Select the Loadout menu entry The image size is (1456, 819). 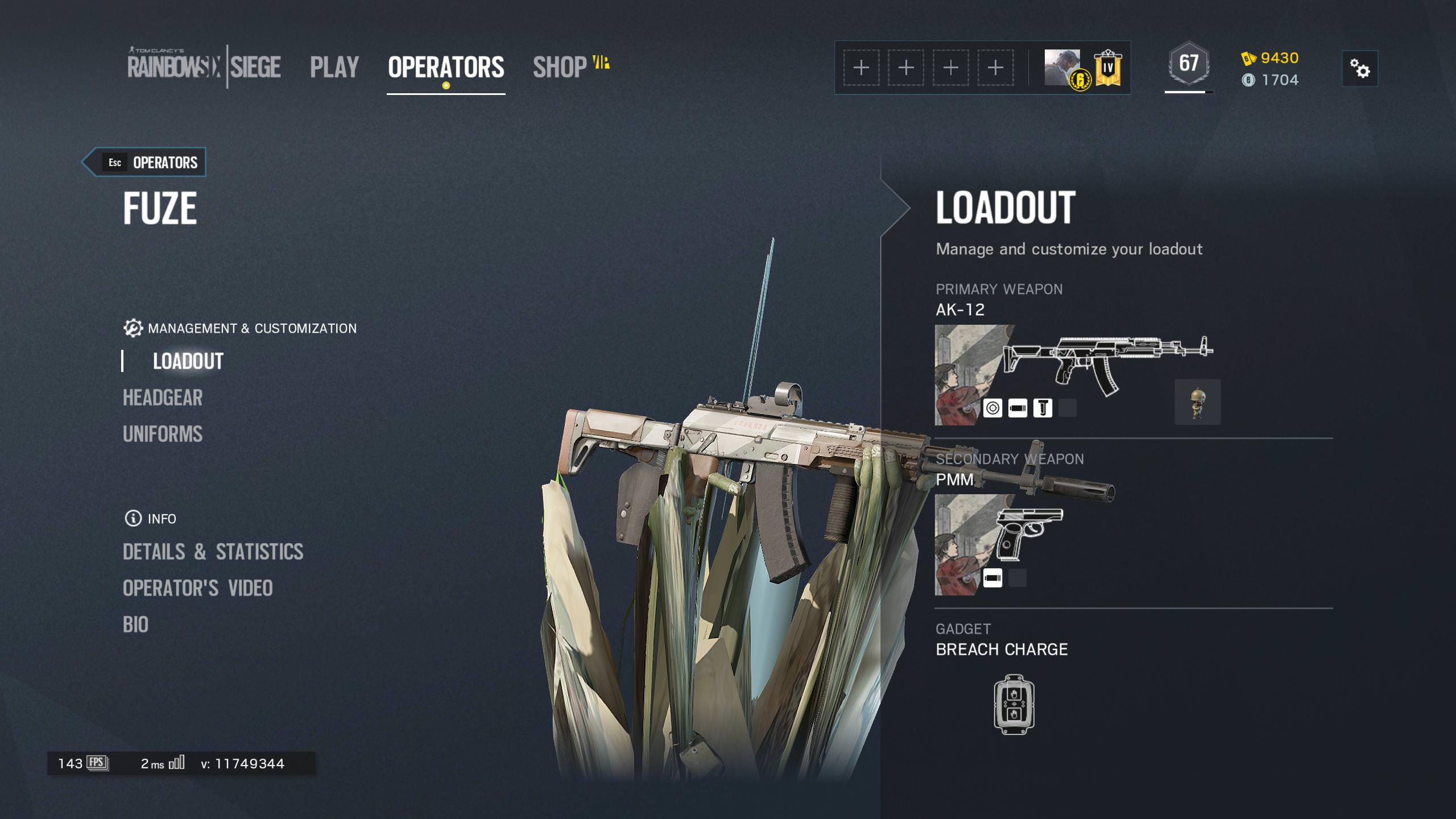(188, 361)
